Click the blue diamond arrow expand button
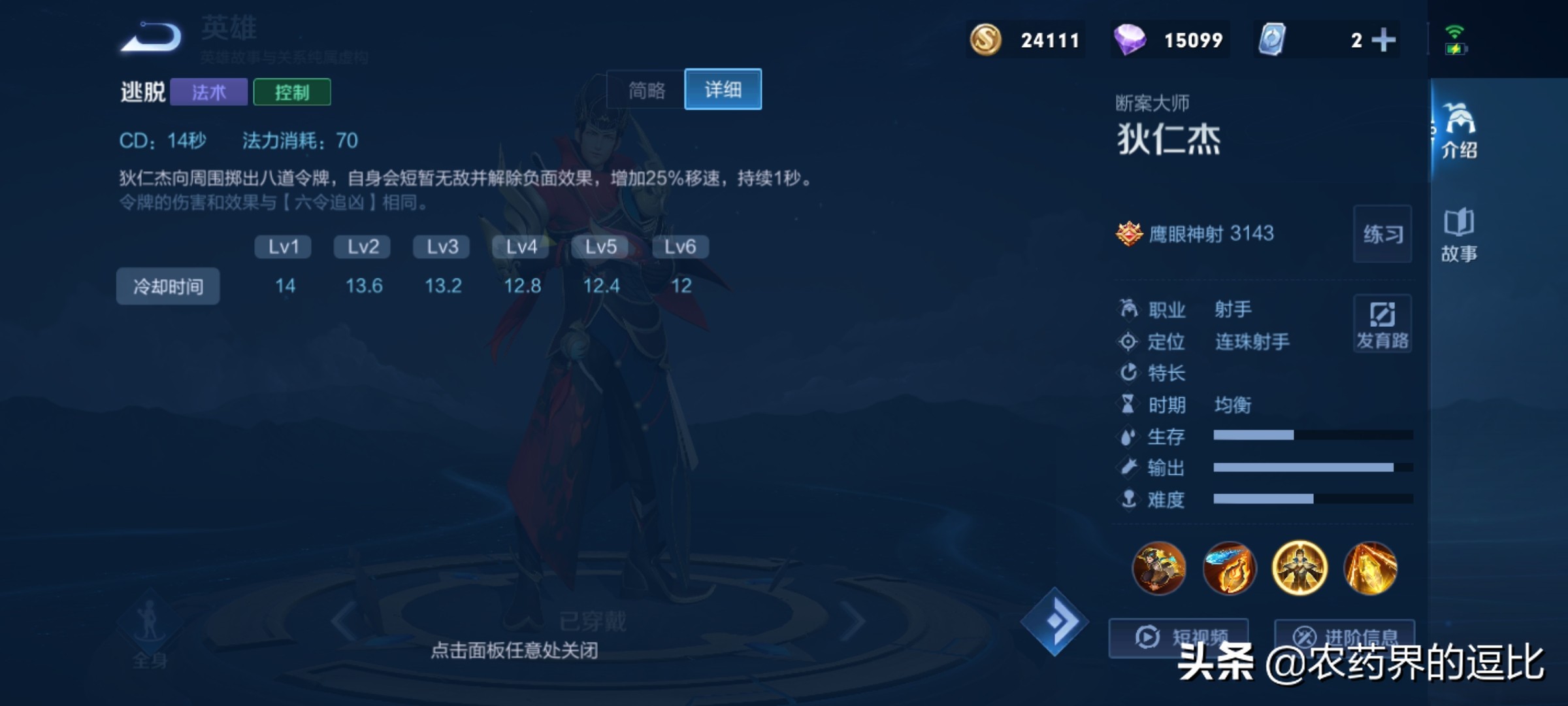 coord(1054,622)
